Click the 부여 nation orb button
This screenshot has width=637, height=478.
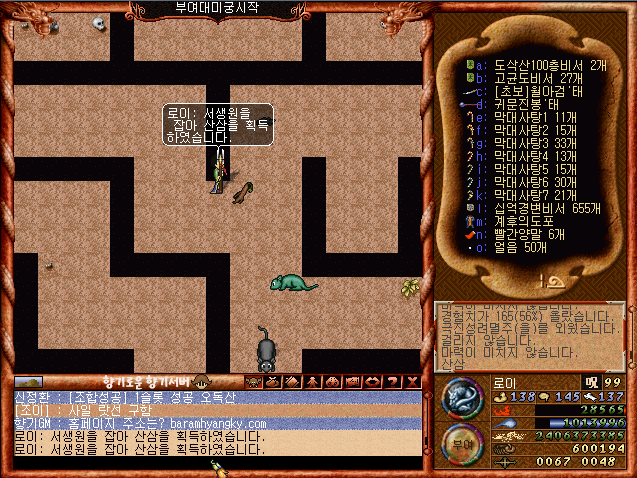(461, 443)
